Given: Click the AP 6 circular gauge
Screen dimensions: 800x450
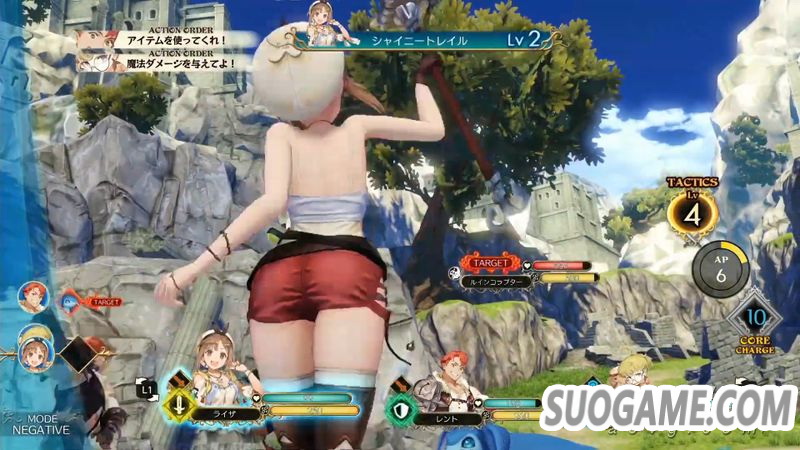Looking at the screenshot, I should [717, 268].
